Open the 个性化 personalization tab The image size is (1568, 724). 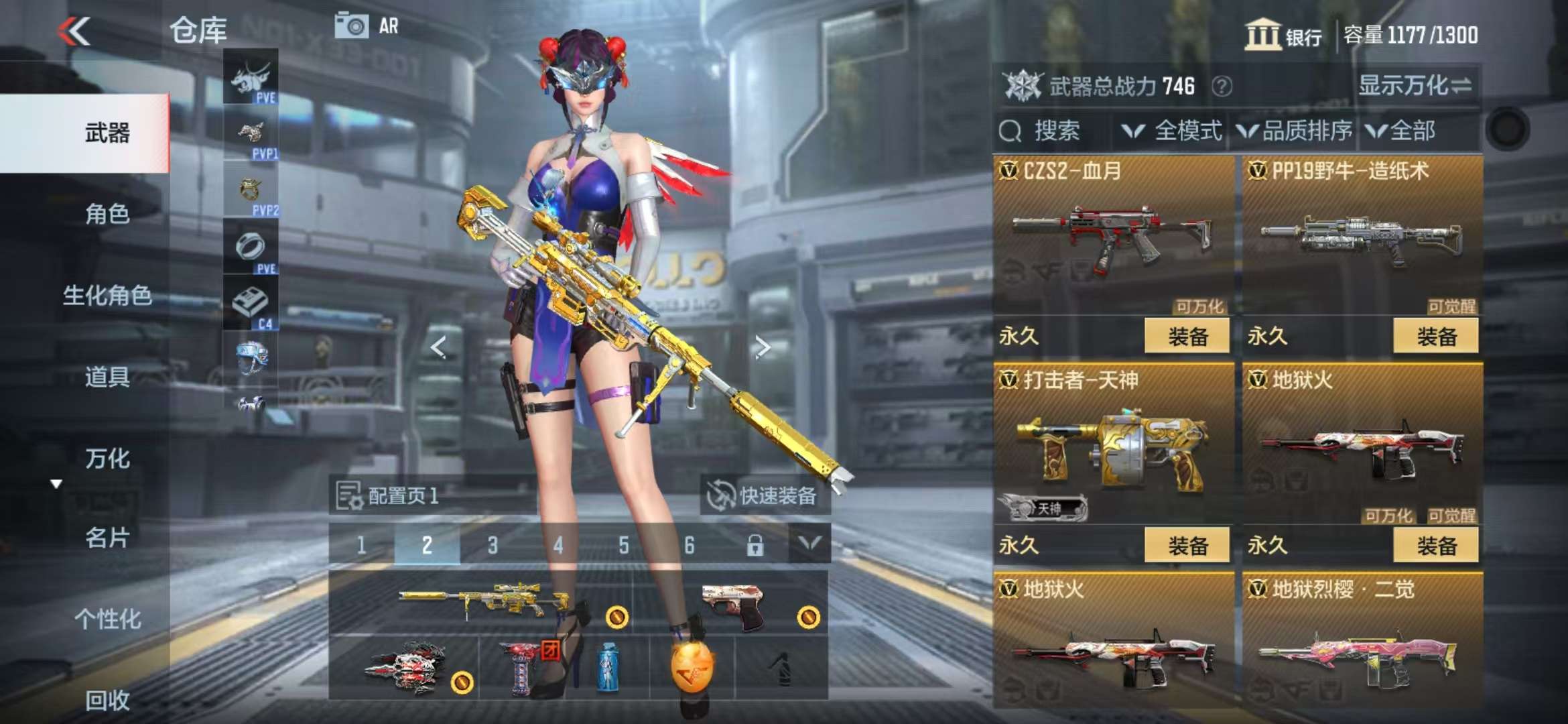pyautogui.click(x=107, y=619)
